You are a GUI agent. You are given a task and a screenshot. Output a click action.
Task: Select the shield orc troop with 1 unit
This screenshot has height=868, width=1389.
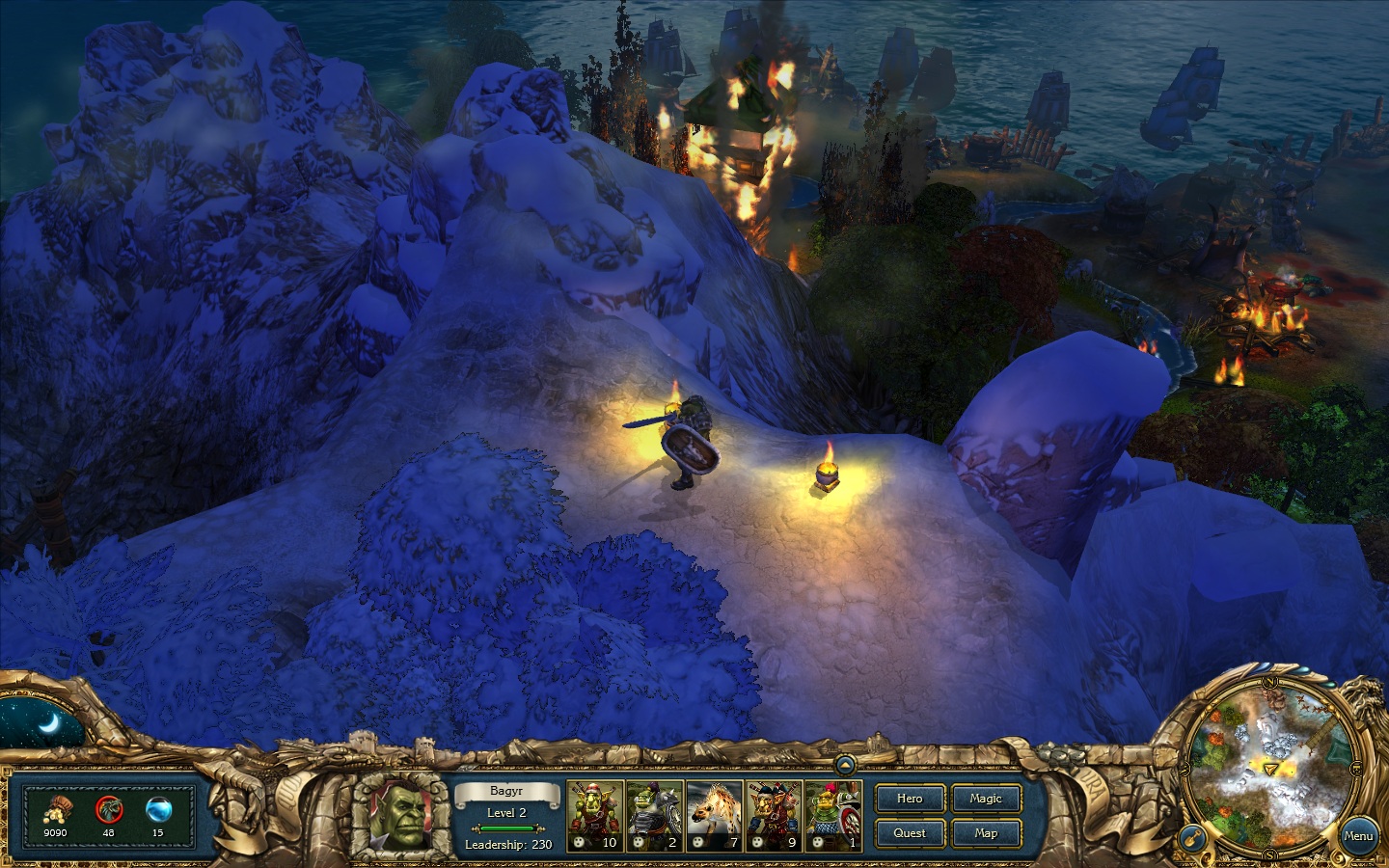click(x=832, y=816)
